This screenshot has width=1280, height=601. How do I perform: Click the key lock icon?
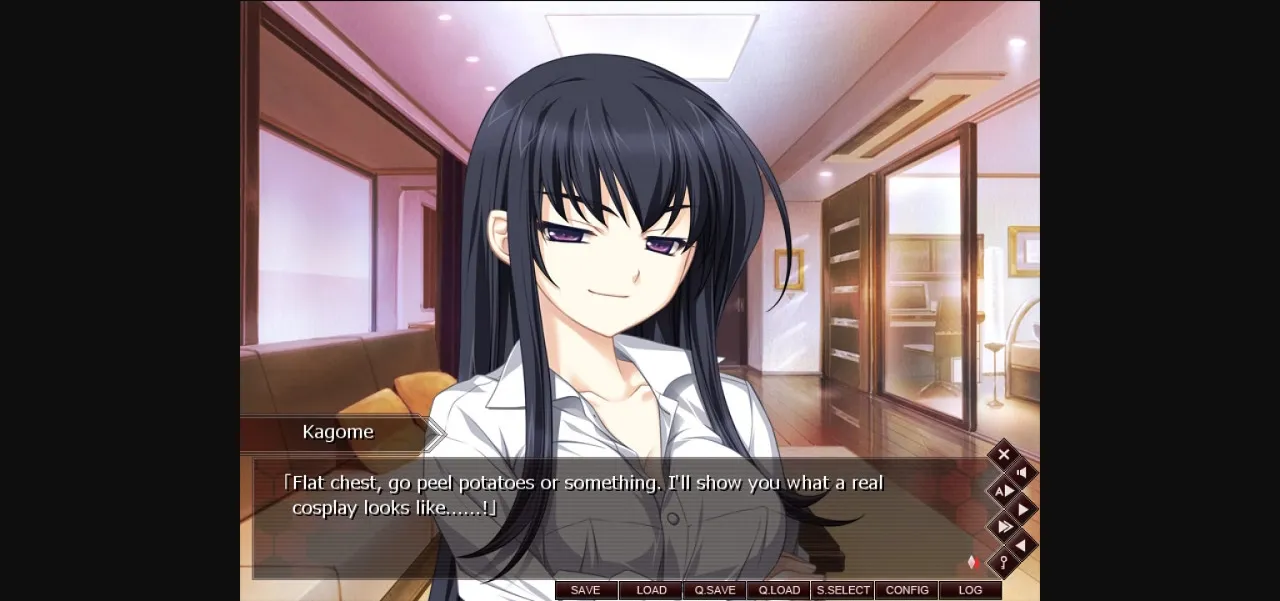1004,563
